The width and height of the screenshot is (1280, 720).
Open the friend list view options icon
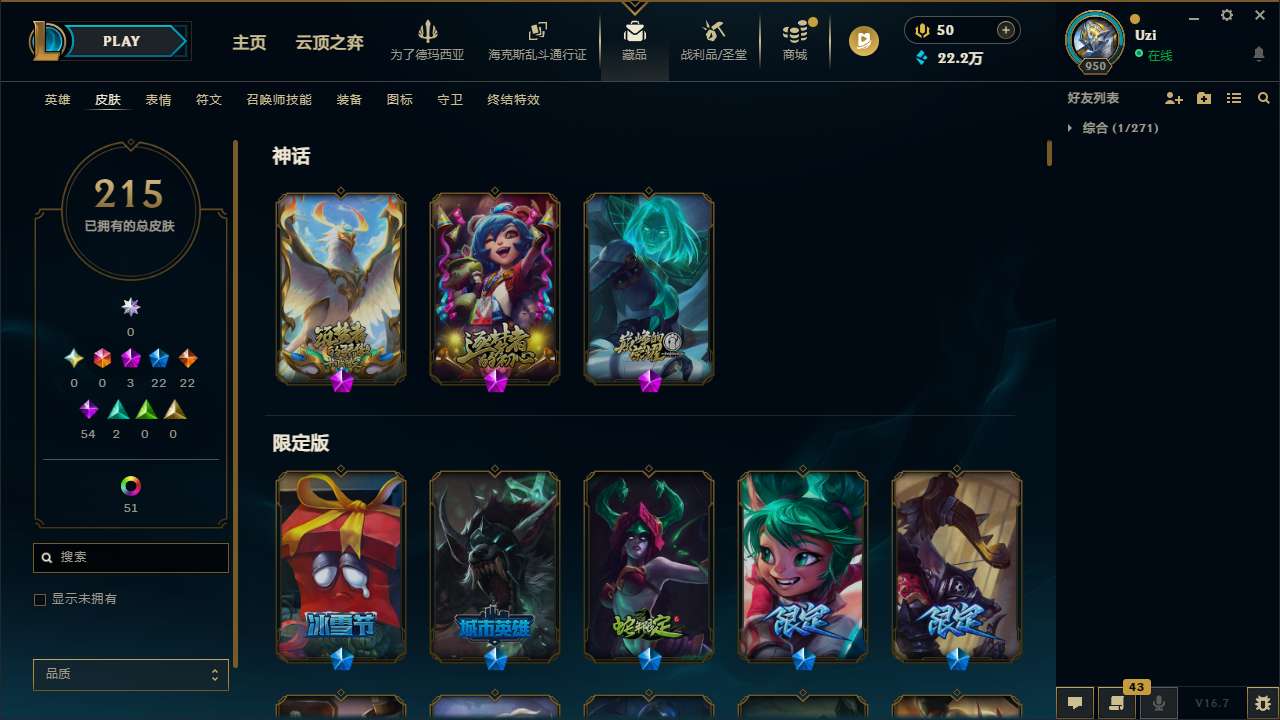pyautogui.click(x=1233, y=97)
